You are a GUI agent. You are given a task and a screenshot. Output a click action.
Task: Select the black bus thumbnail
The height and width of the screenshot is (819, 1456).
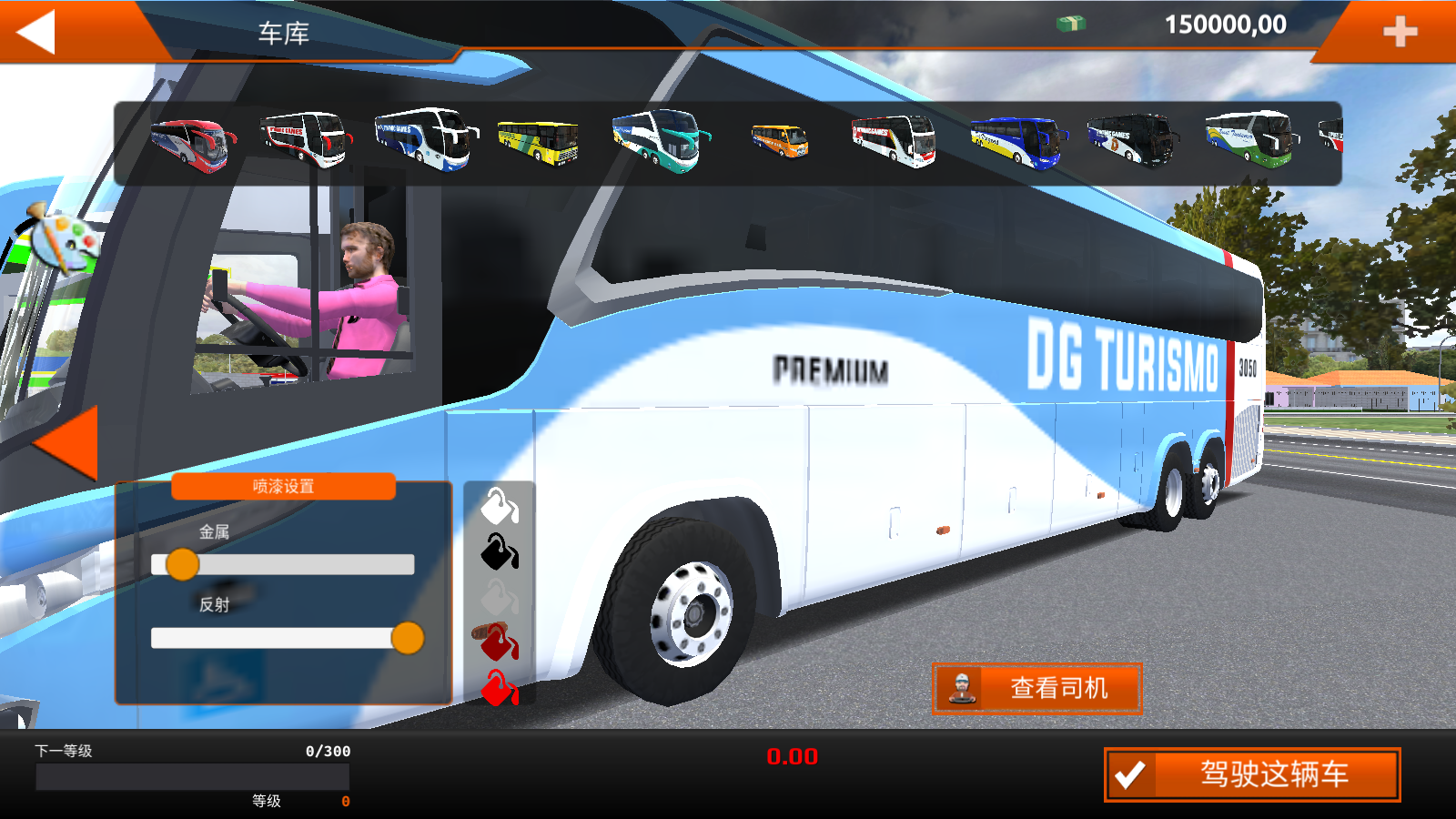(1131, 139)
